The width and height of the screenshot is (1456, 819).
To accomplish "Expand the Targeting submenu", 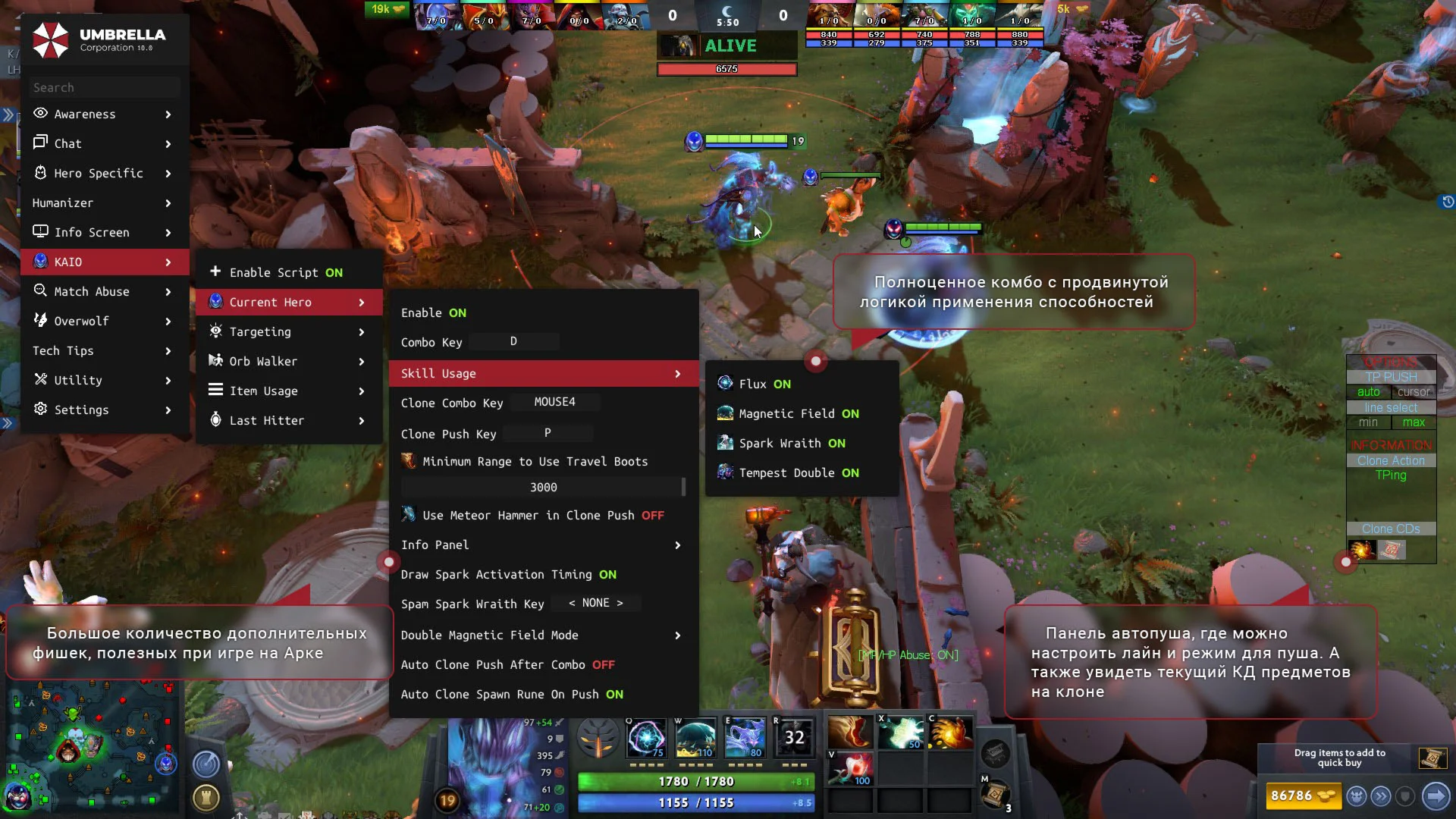I will click(x=260, y=331).
